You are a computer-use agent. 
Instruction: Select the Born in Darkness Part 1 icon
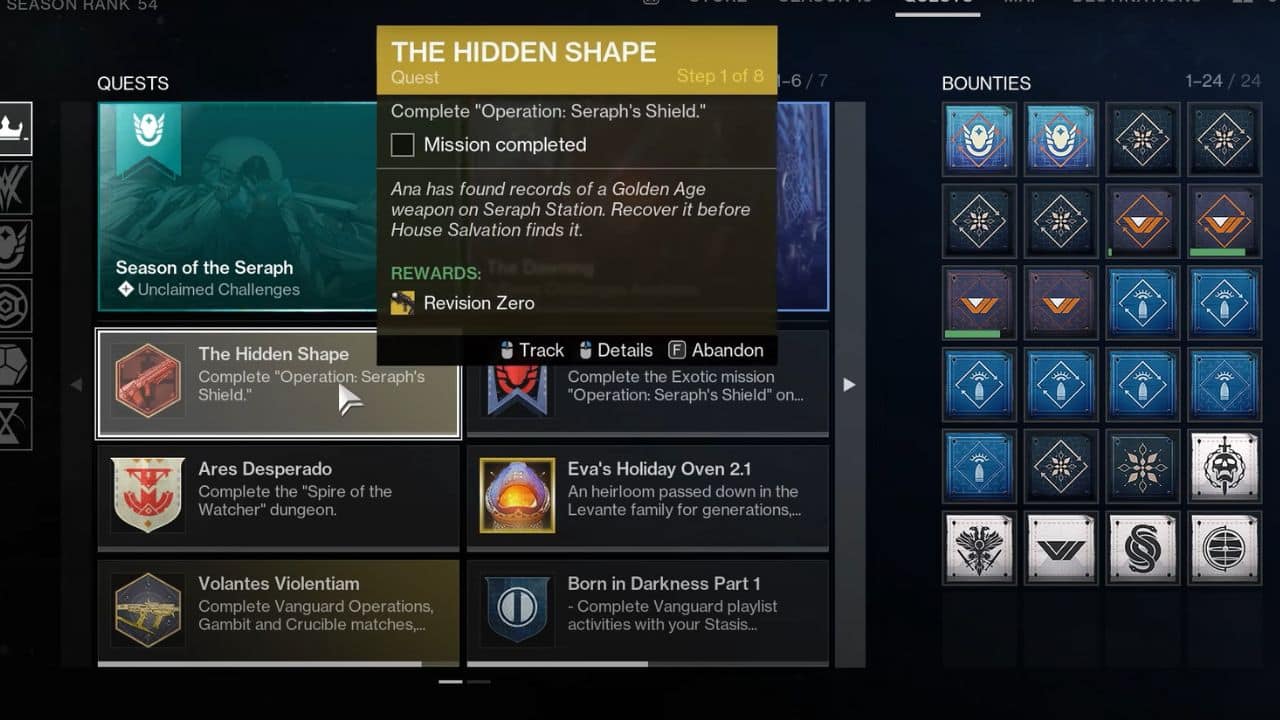click(x=517, y=604)
